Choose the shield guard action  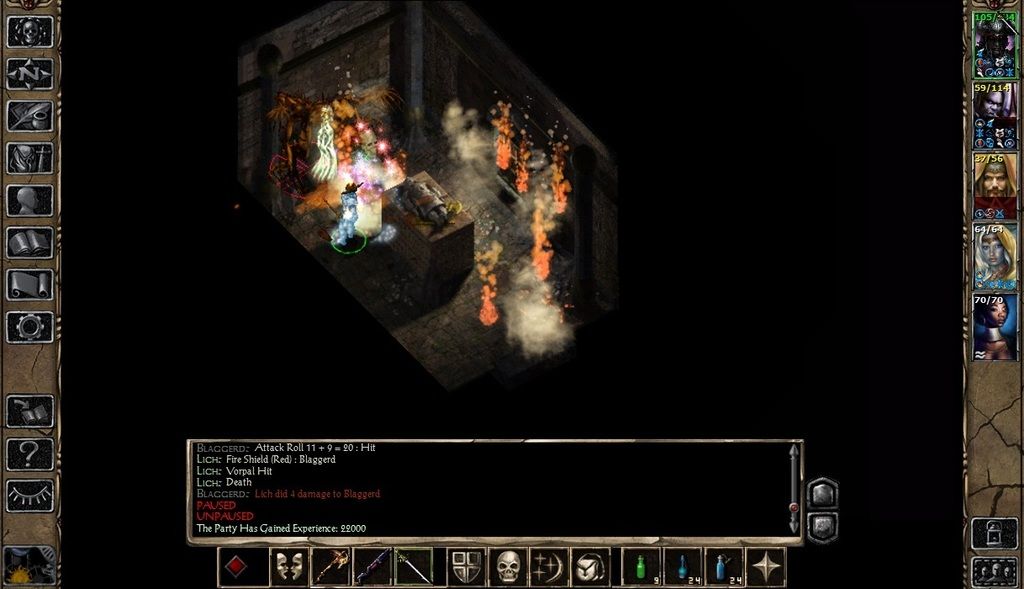[466, 567]
